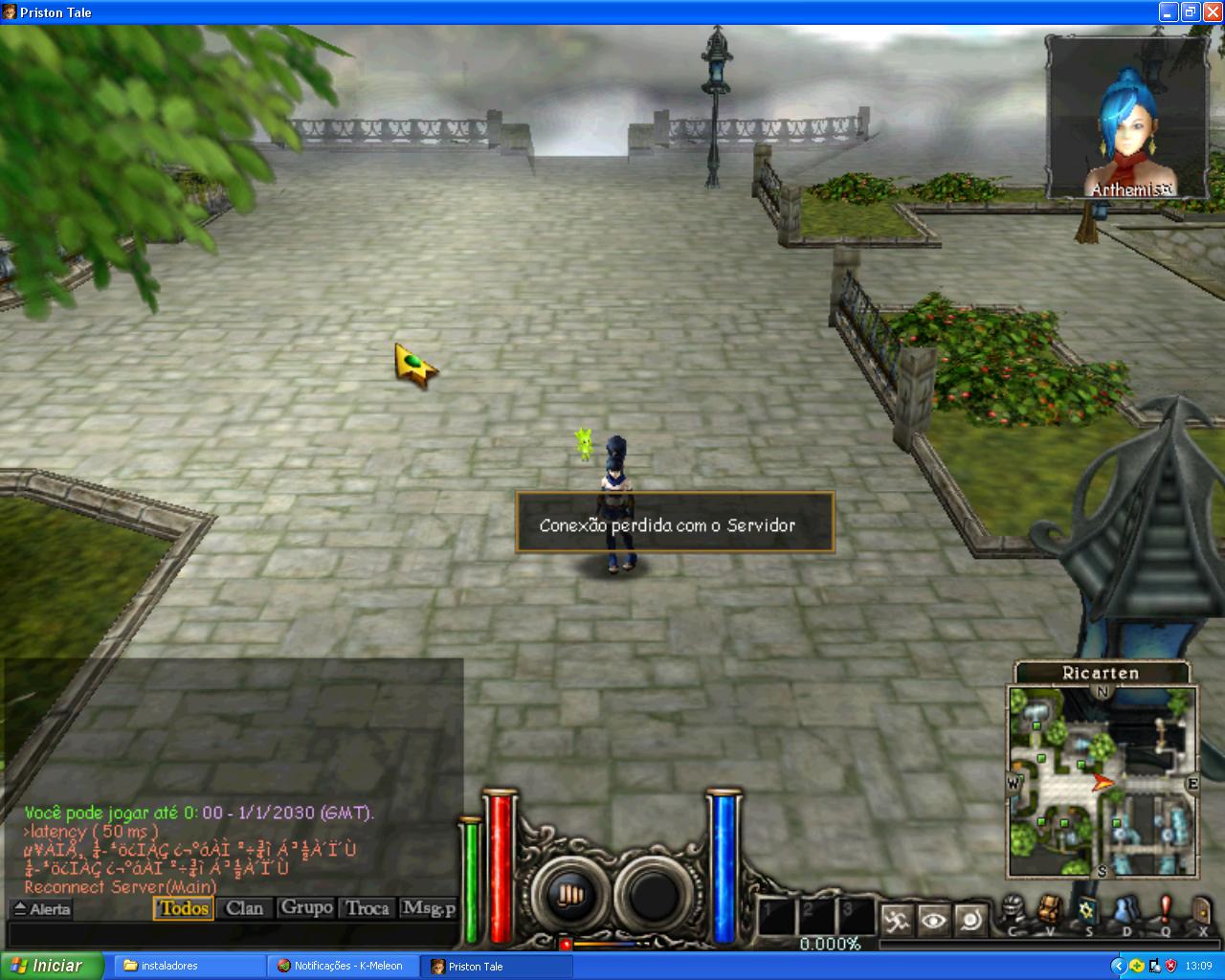
Task: Open the red exclamation quest icon
Action: coord(1165,909)
